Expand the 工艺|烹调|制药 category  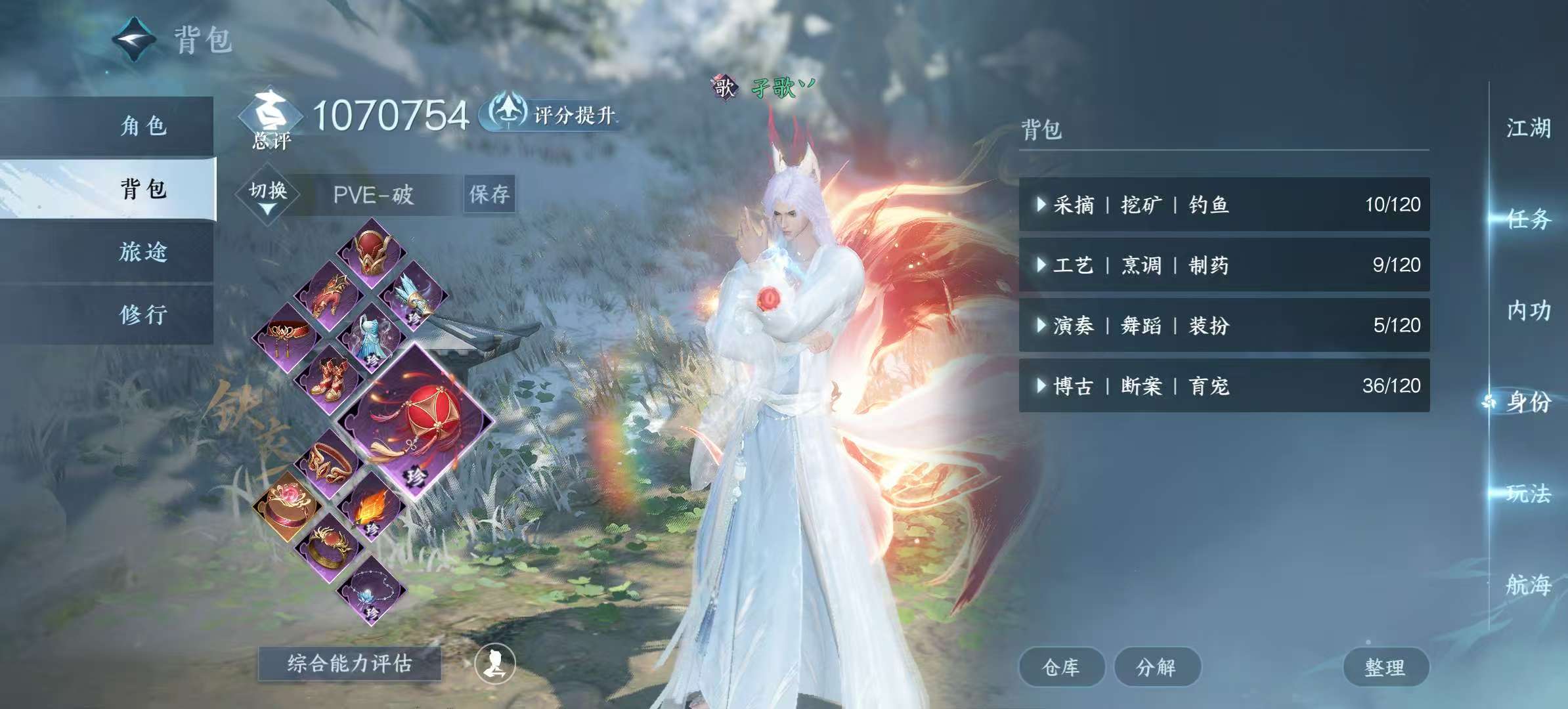click(1221, 266)
